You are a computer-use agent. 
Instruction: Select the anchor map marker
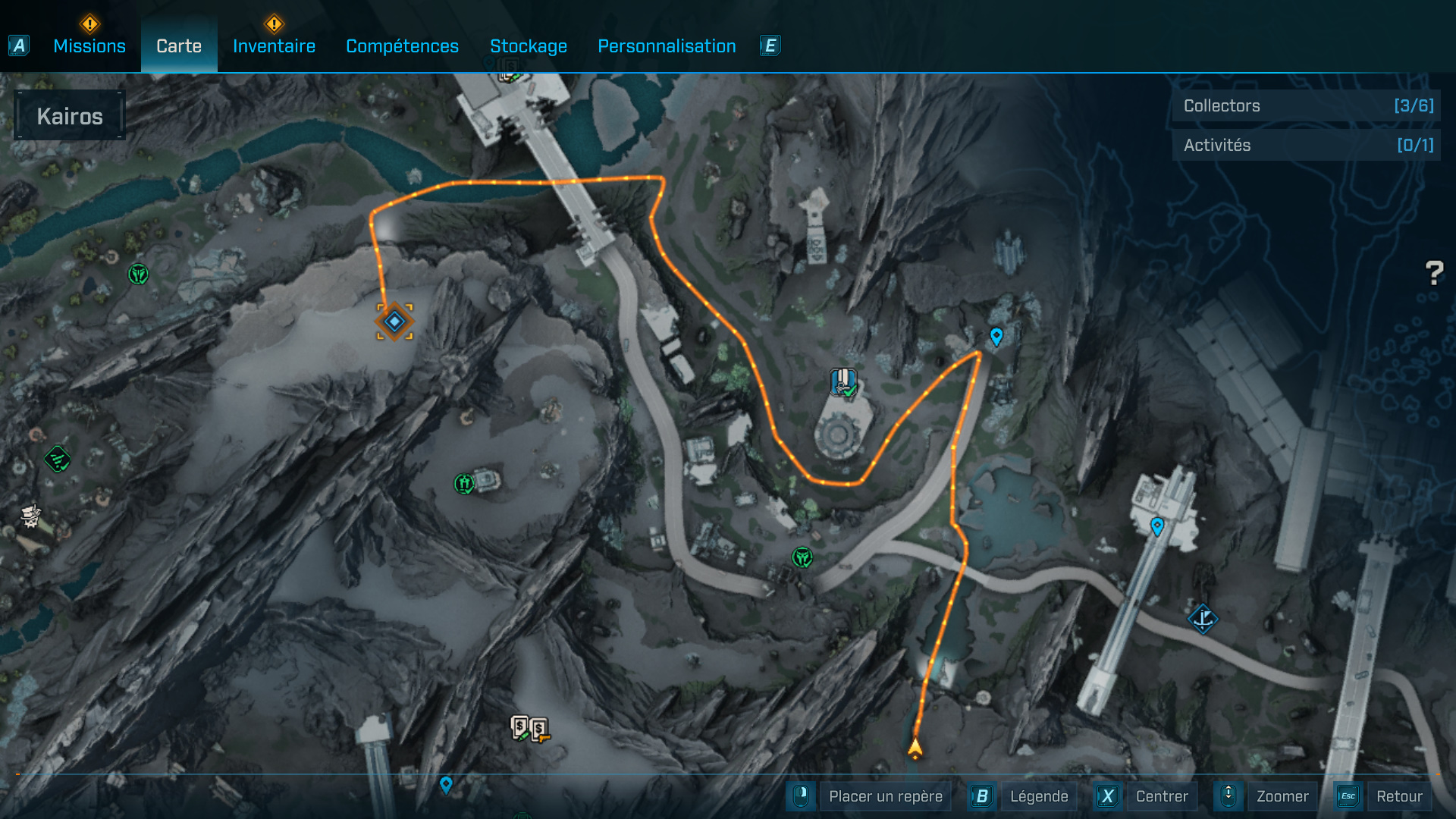[x=1203, y=620]
